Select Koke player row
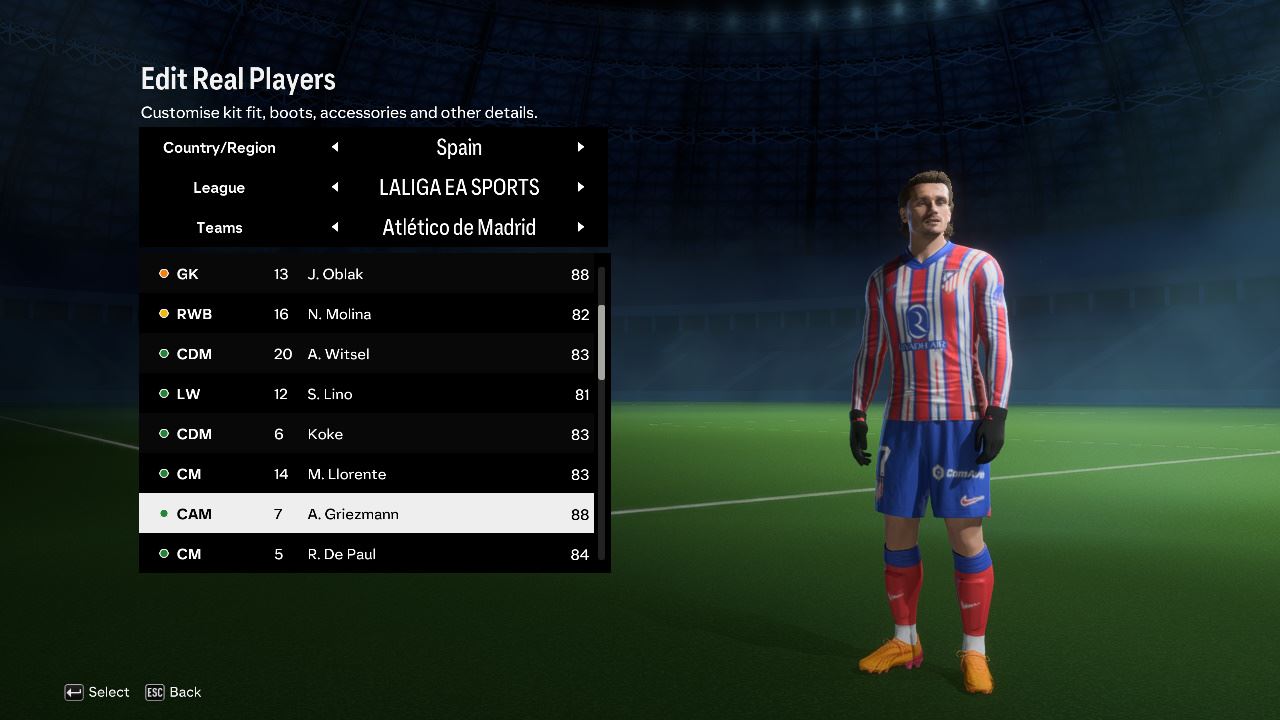Viewport: 1280px width, 720px height. pos(366,434)
